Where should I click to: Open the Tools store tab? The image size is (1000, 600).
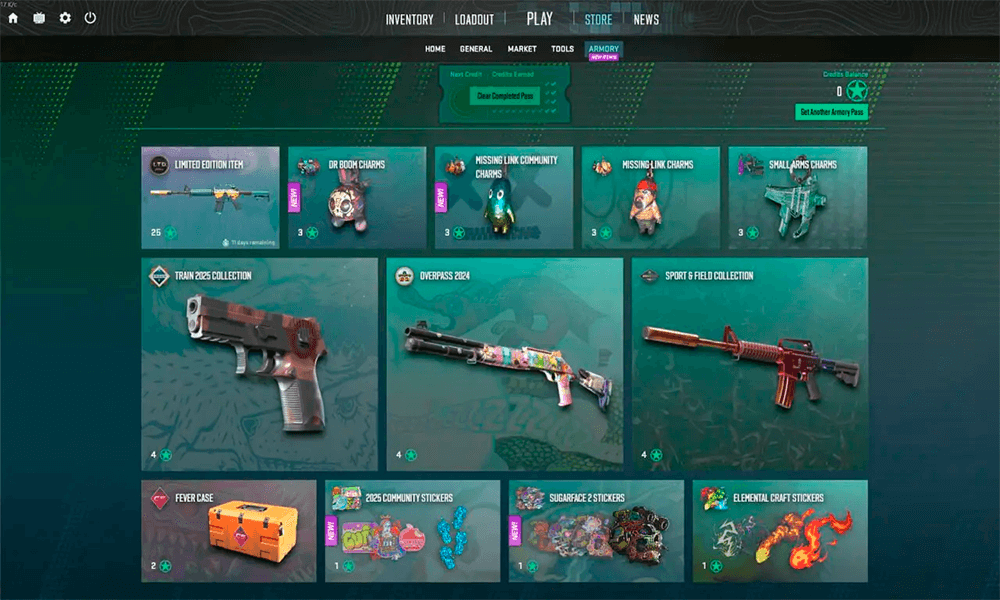[562, 49]
